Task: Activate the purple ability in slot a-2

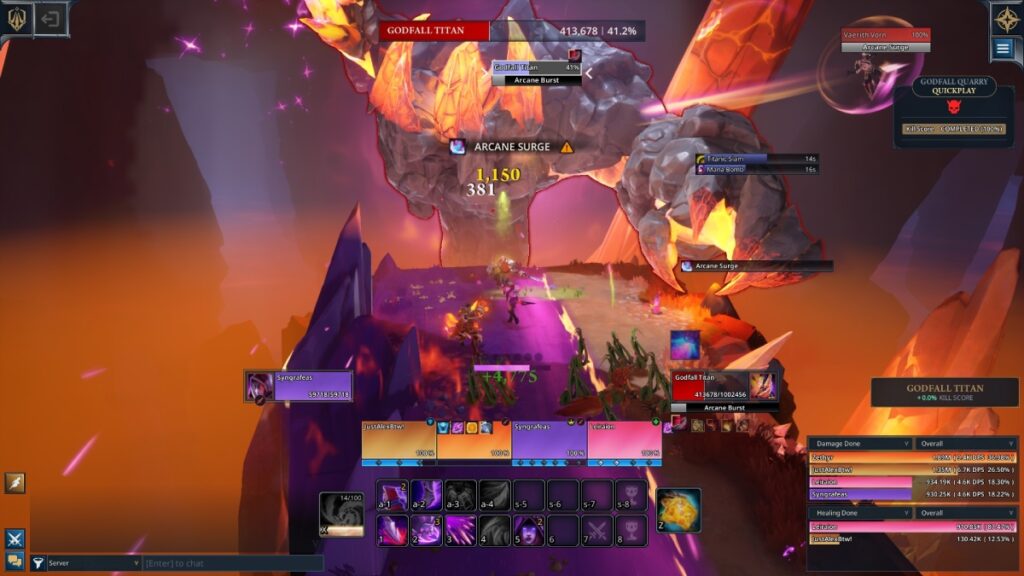Action: pos(426,495)
